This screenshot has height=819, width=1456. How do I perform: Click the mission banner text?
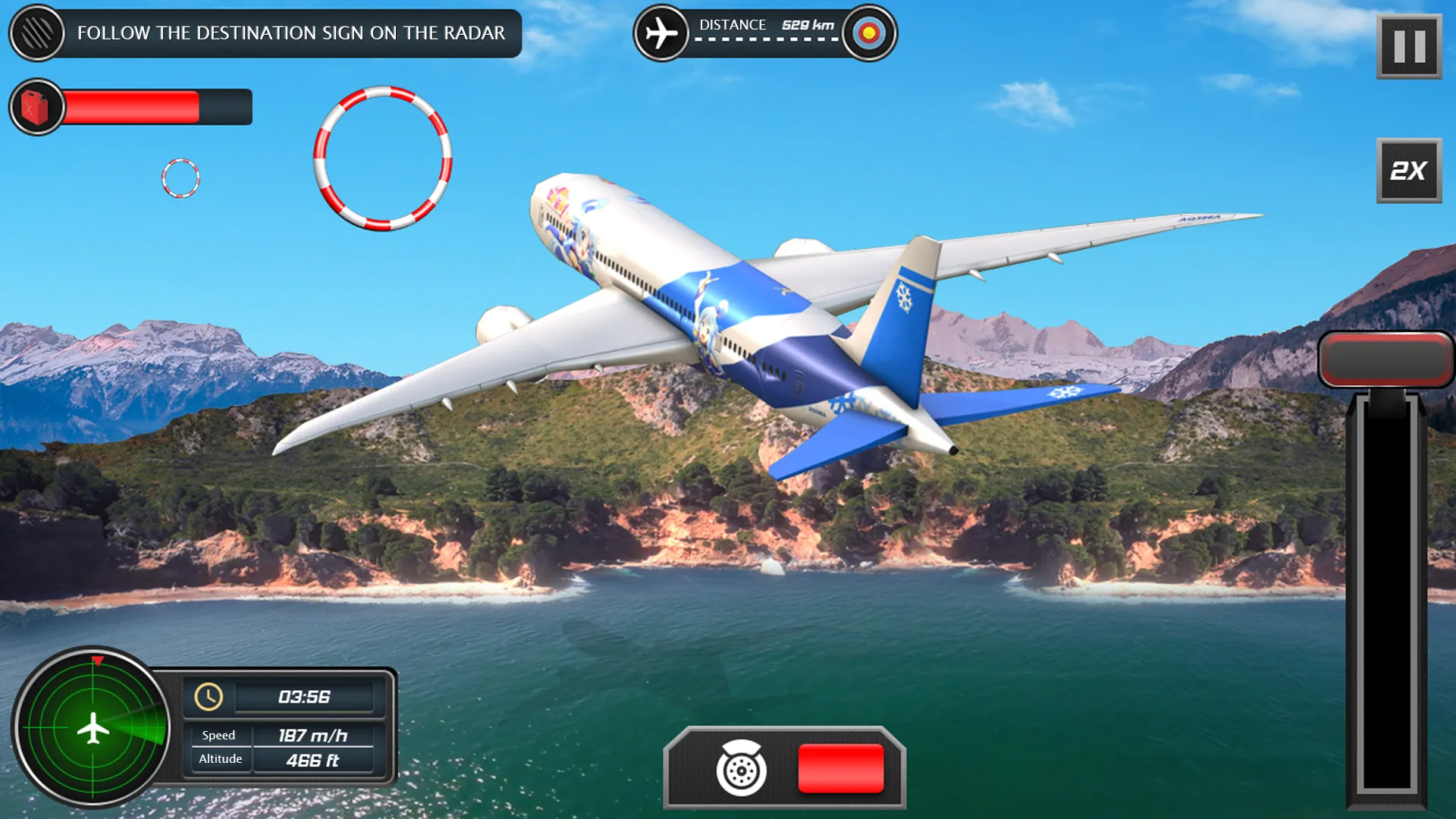tap(291, 33)
